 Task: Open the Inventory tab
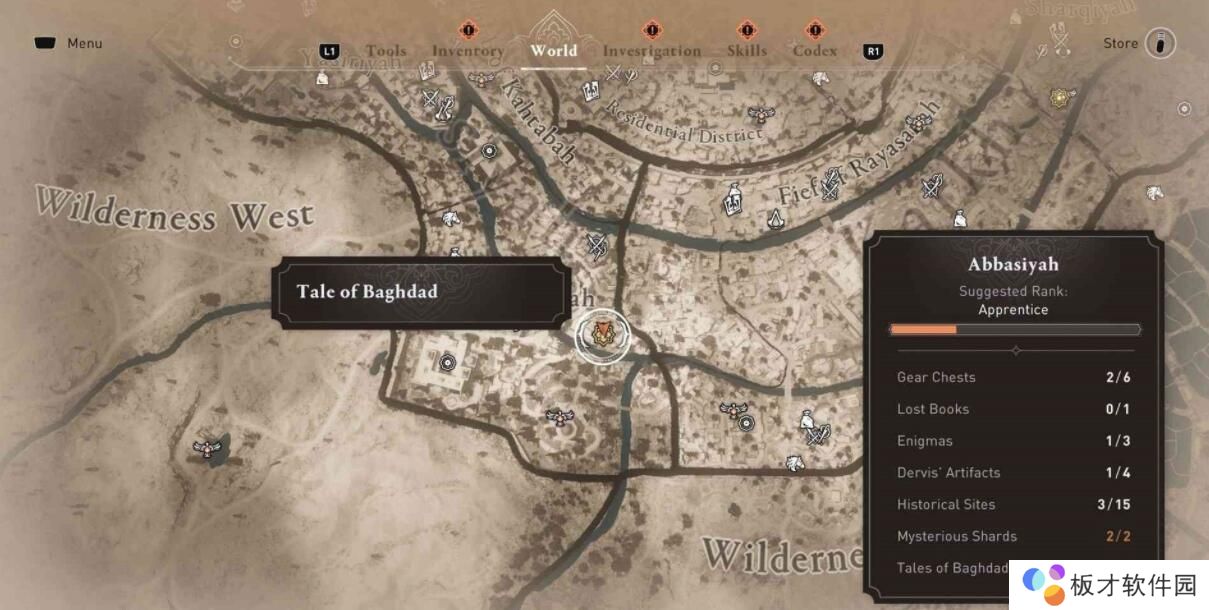click(x=467, y=51)
